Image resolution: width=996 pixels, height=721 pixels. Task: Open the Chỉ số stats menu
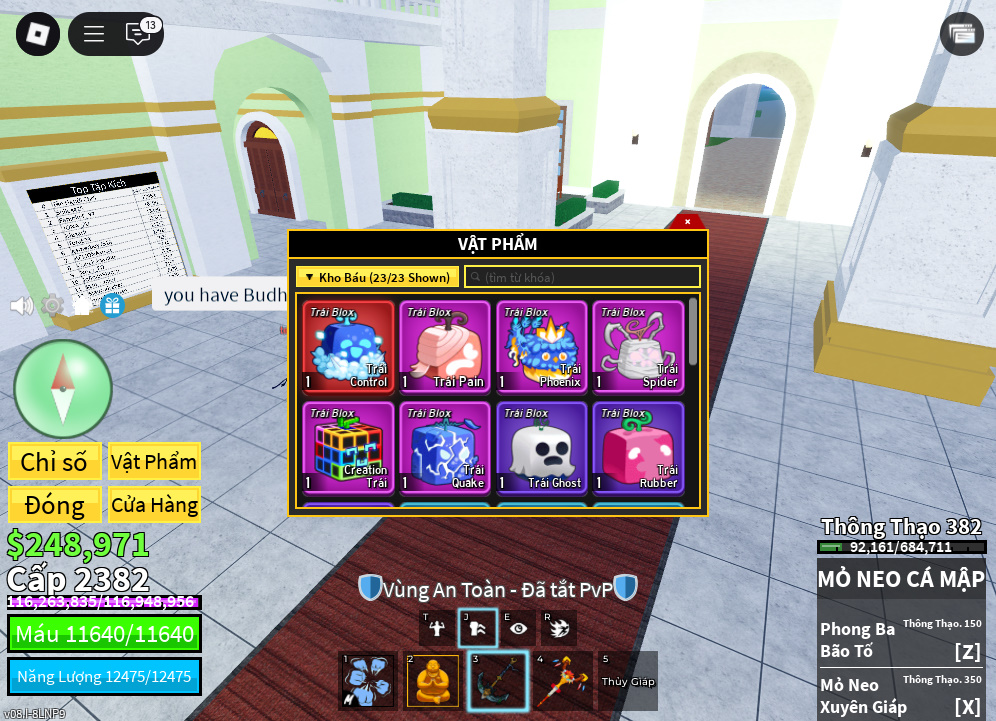tap(54, 462)
